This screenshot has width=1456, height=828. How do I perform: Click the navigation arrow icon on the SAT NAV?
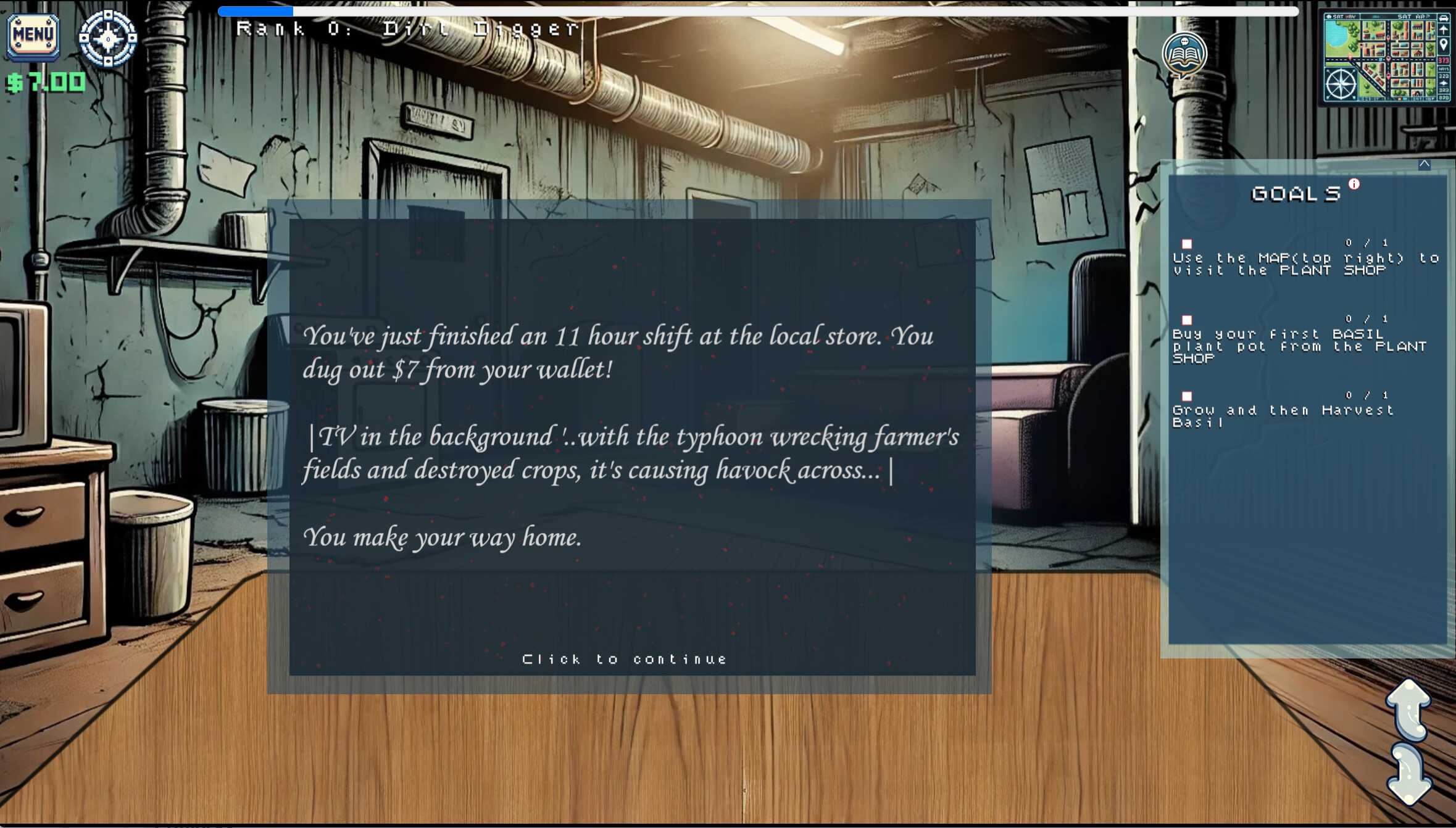1443,30
